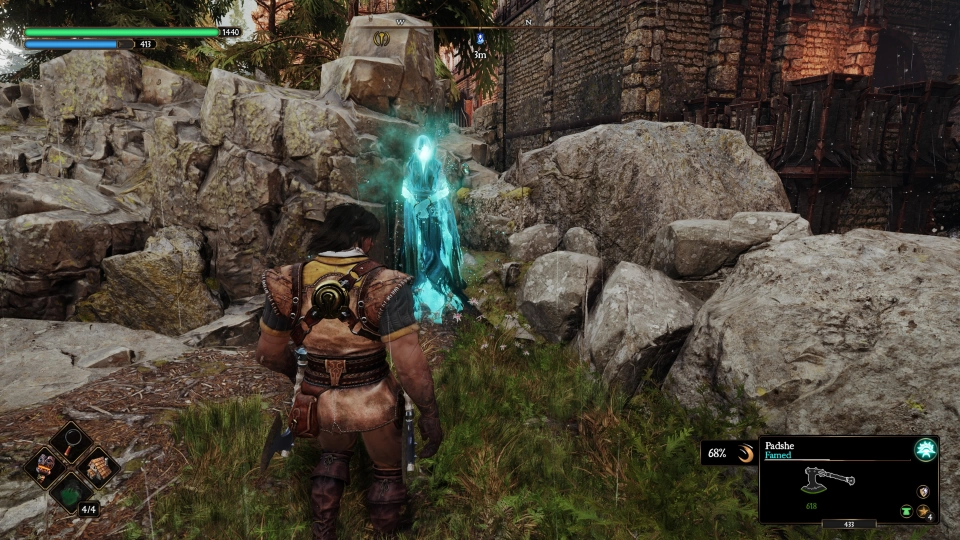
Task: Select the wooden house quick slot
Action: tap(97, 466)
